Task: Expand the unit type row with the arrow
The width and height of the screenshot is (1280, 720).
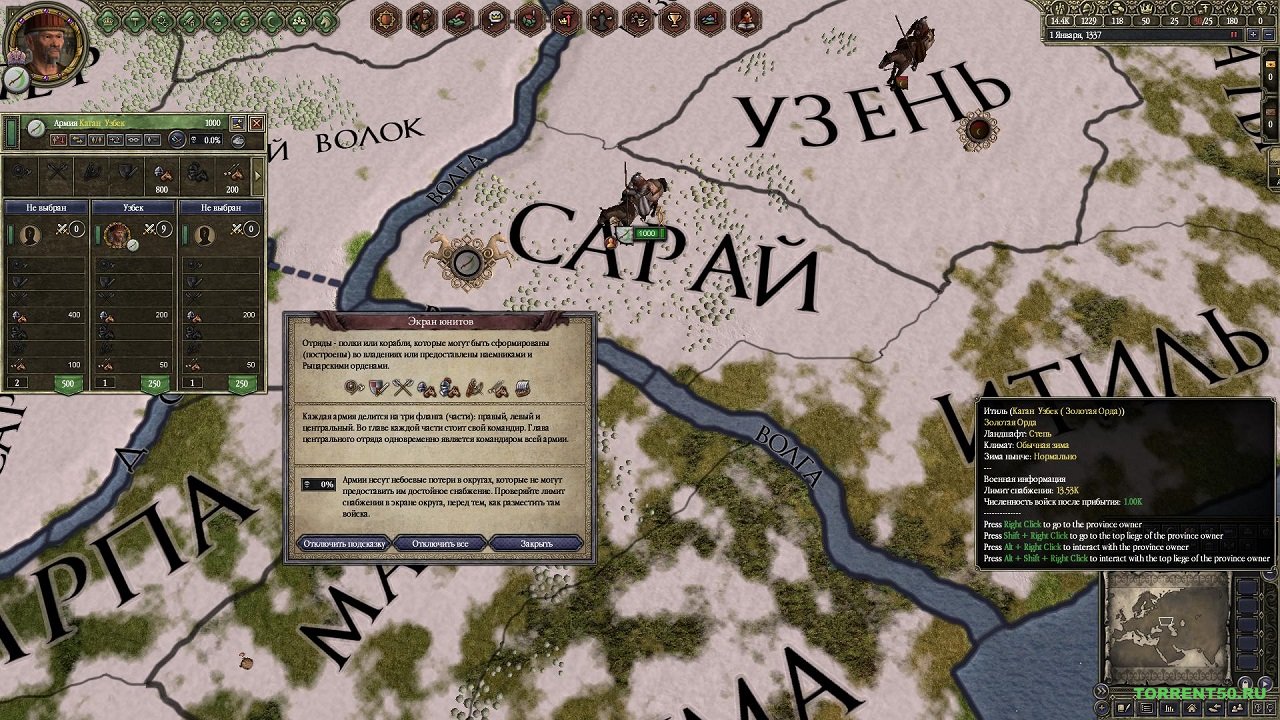Action: click(x=259, y=176)
